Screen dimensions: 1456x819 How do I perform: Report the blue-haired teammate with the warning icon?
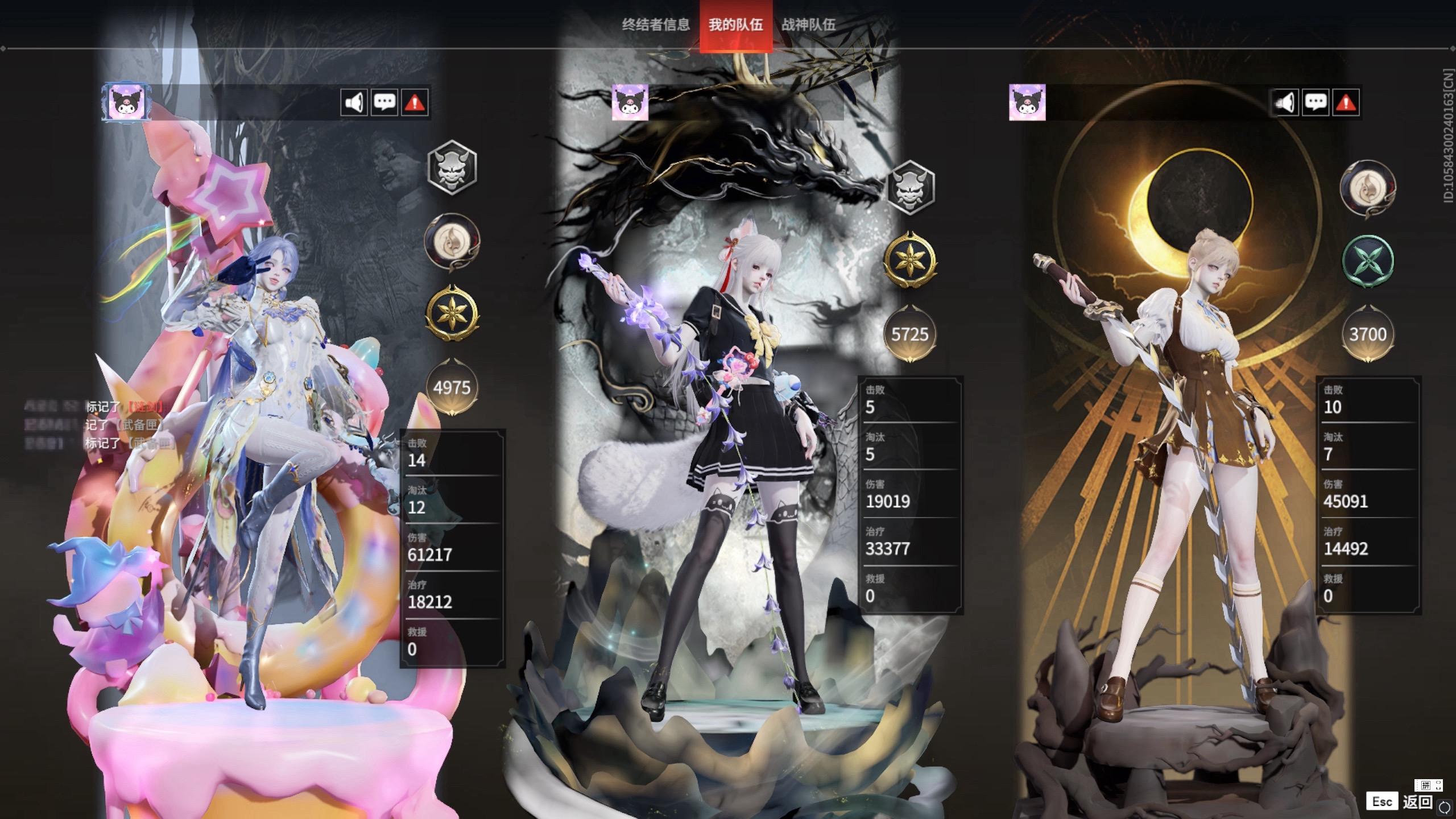415,103
